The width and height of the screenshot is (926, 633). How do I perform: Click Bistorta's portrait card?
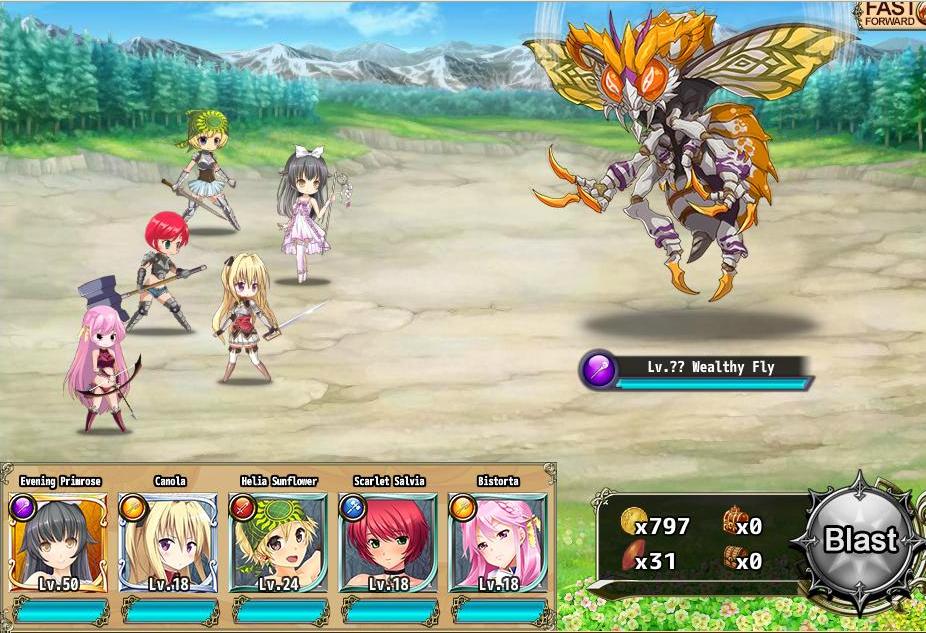click(x=498, y=542)
